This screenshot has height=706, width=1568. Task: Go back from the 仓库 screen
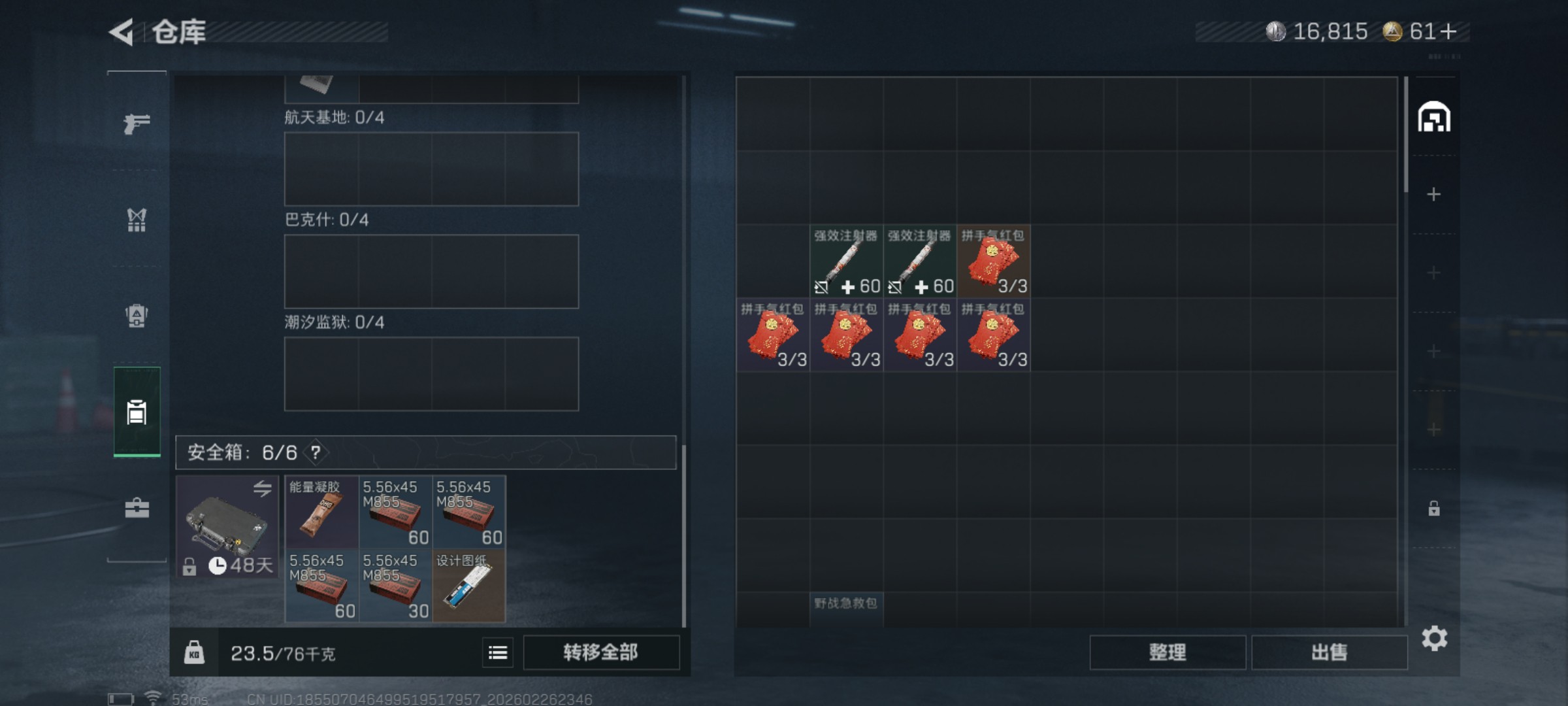pos(122,32)
